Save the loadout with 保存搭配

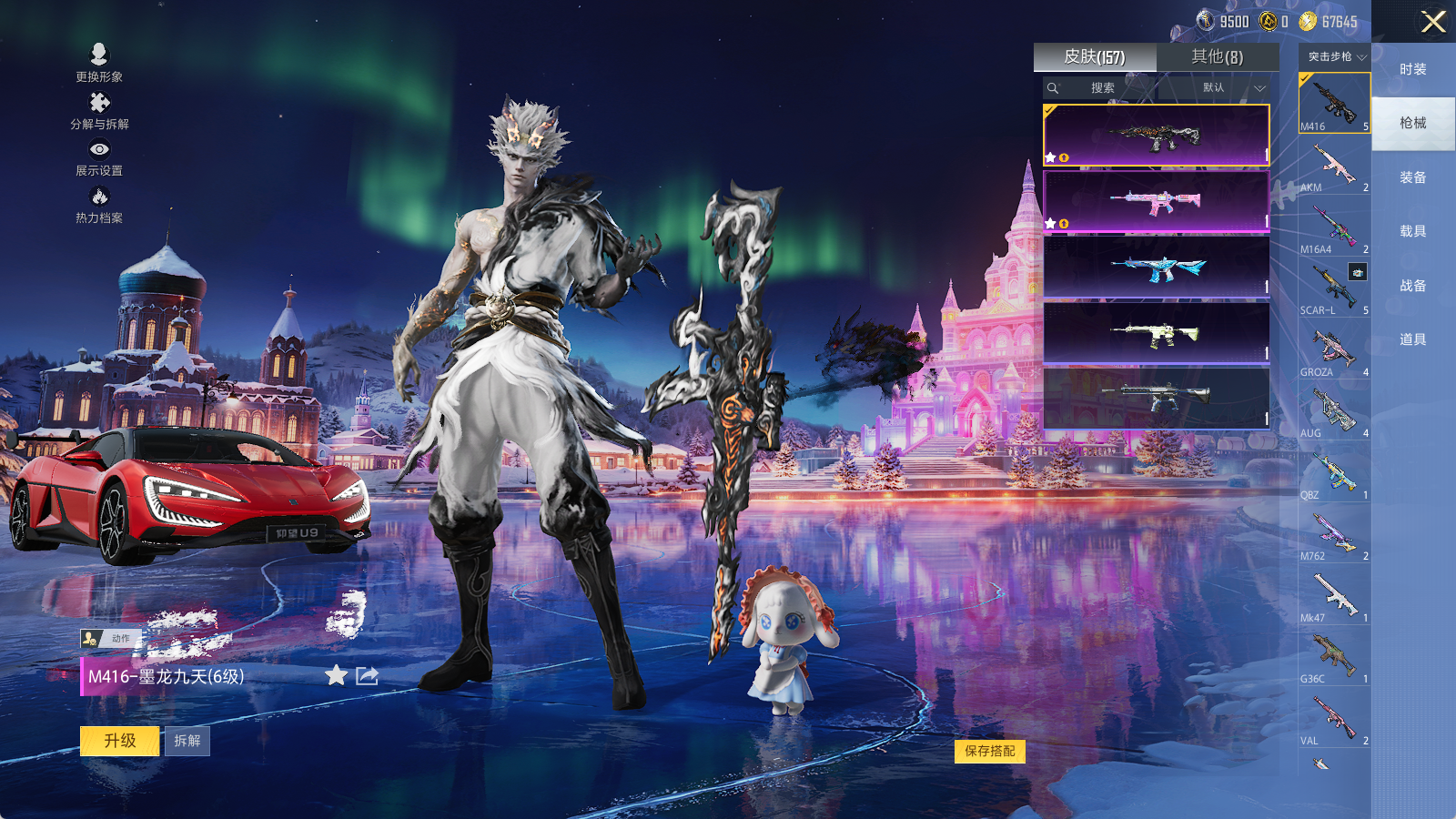coord(990,751)
